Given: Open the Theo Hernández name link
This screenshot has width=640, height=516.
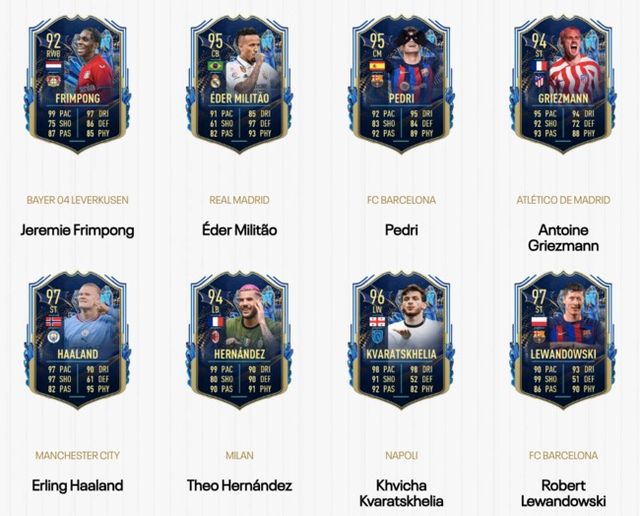Looking at the screenshot, I should point(239,486).
